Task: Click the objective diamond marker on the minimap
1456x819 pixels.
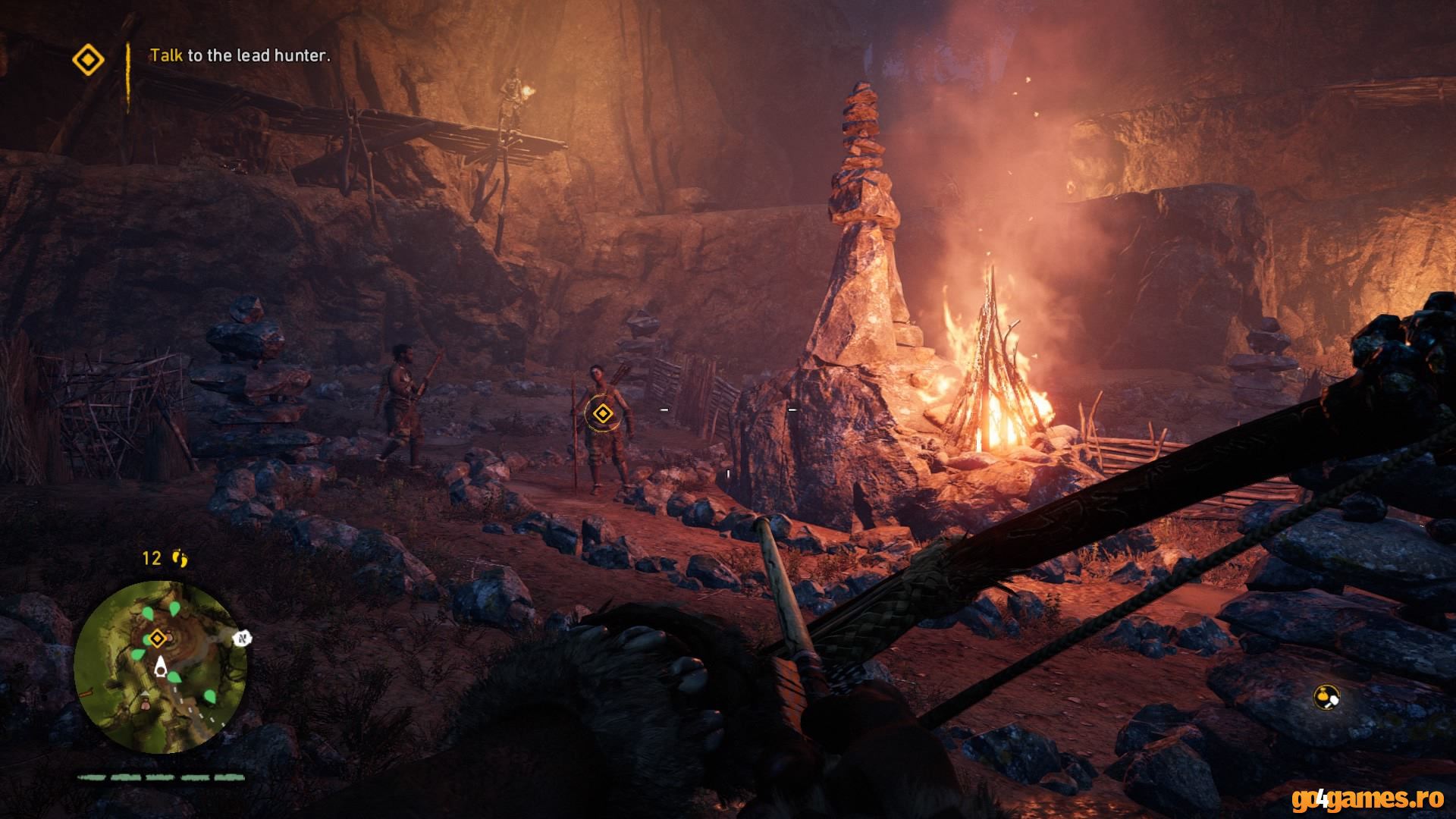Action: click(x=157, y=639)
